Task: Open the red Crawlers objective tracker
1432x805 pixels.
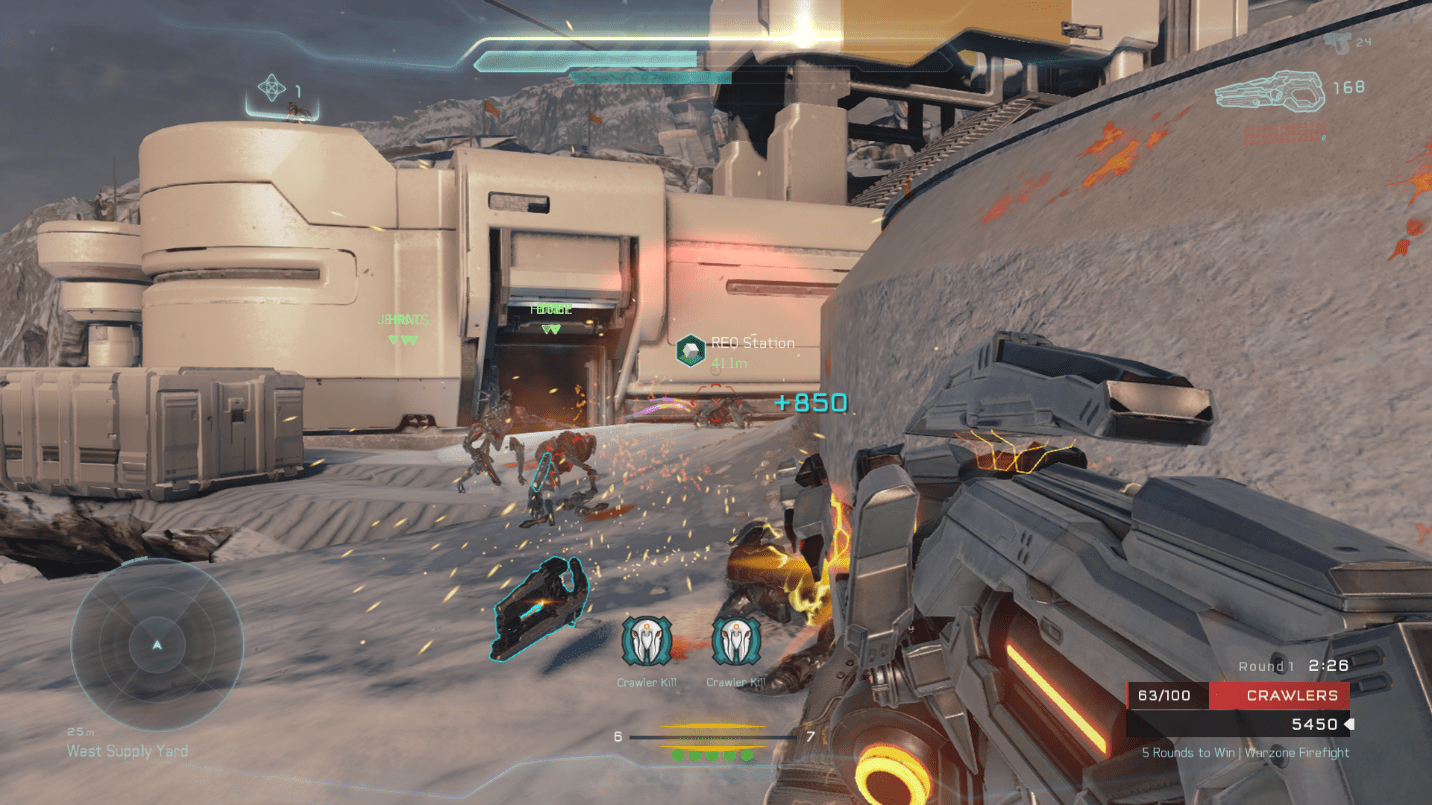Action: [1278, 695]
